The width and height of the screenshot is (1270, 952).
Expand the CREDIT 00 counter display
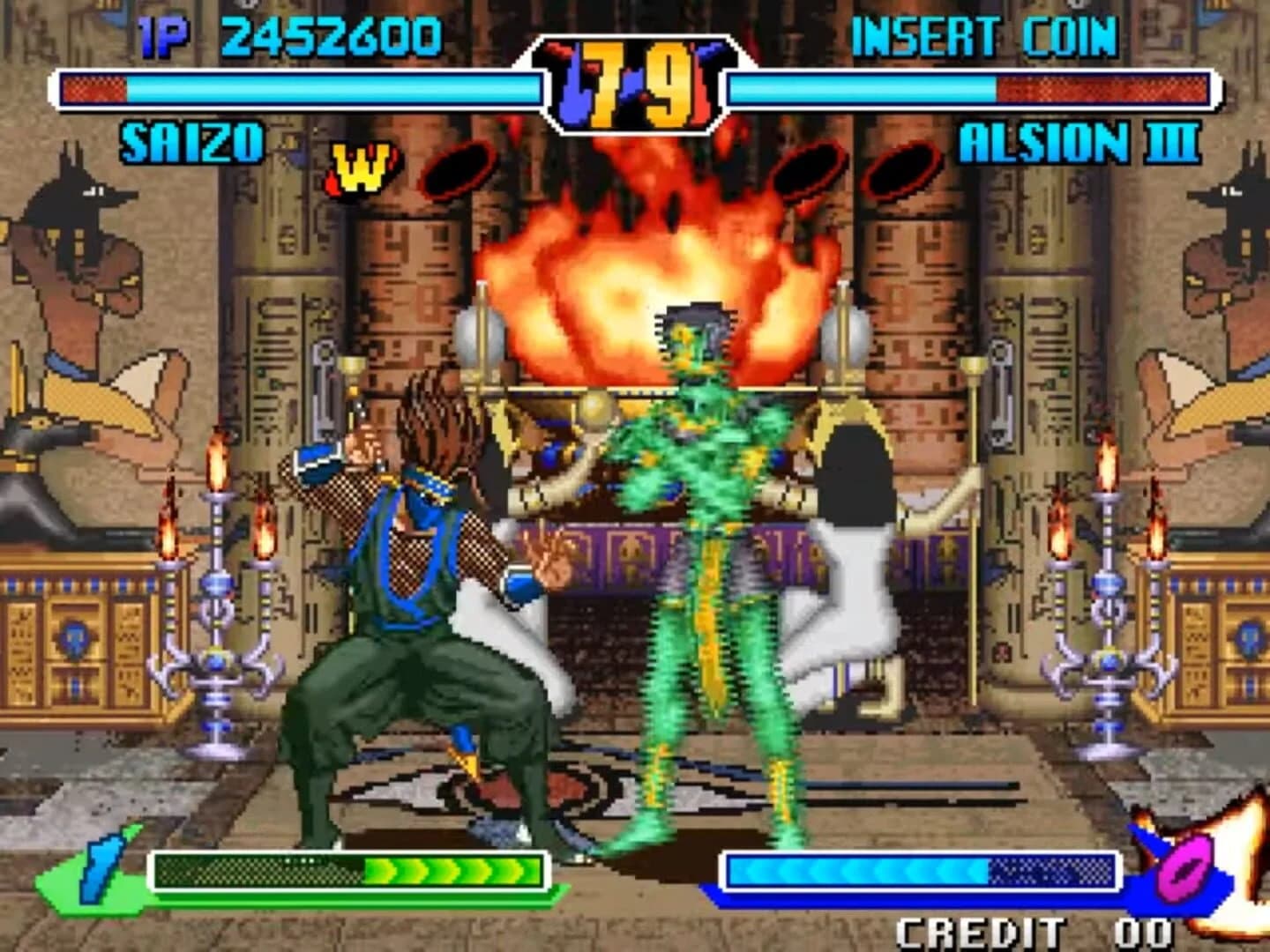(x=1030, y=930)
